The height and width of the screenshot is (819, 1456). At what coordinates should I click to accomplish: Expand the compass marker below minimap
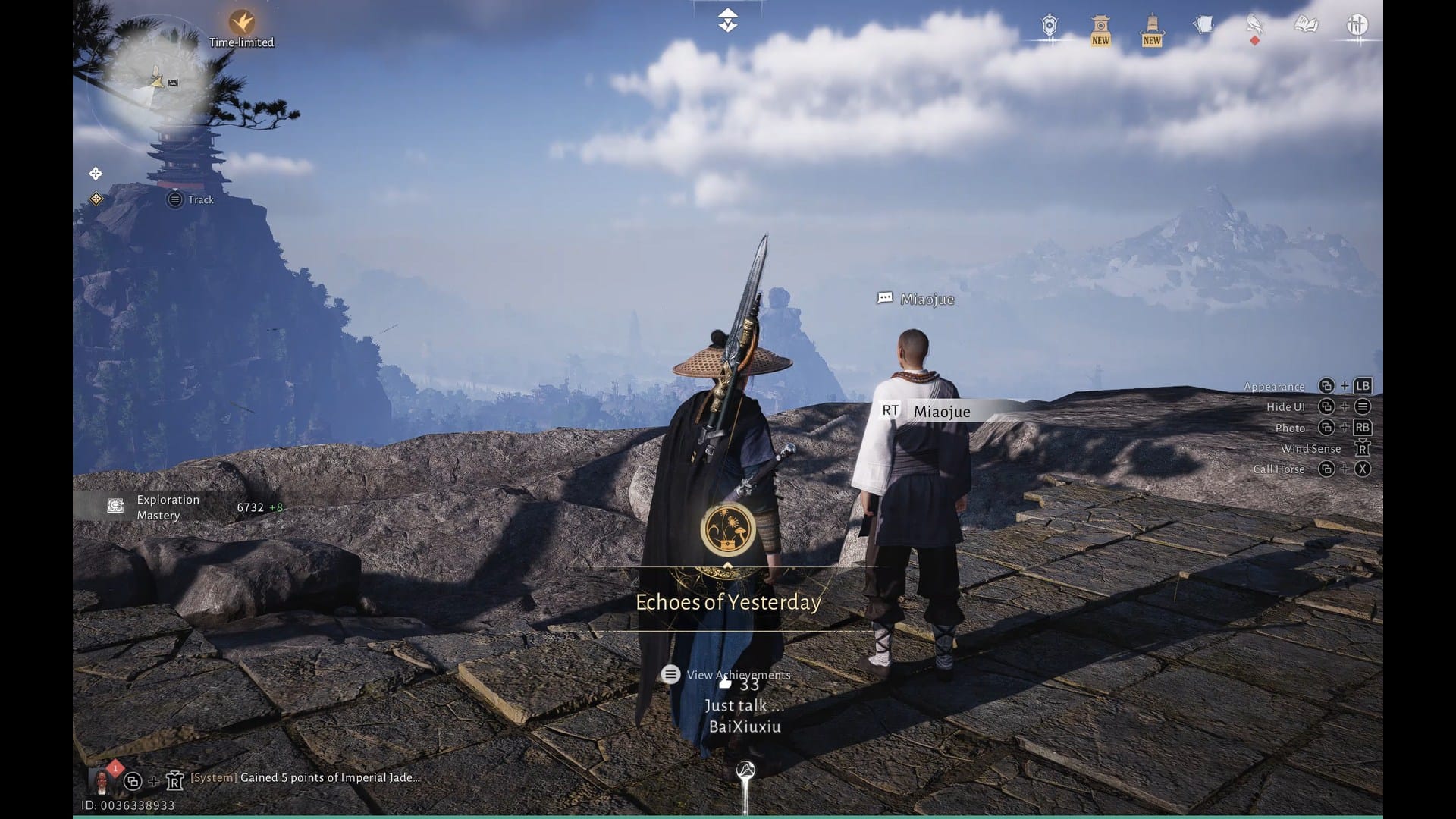[96, 174]
